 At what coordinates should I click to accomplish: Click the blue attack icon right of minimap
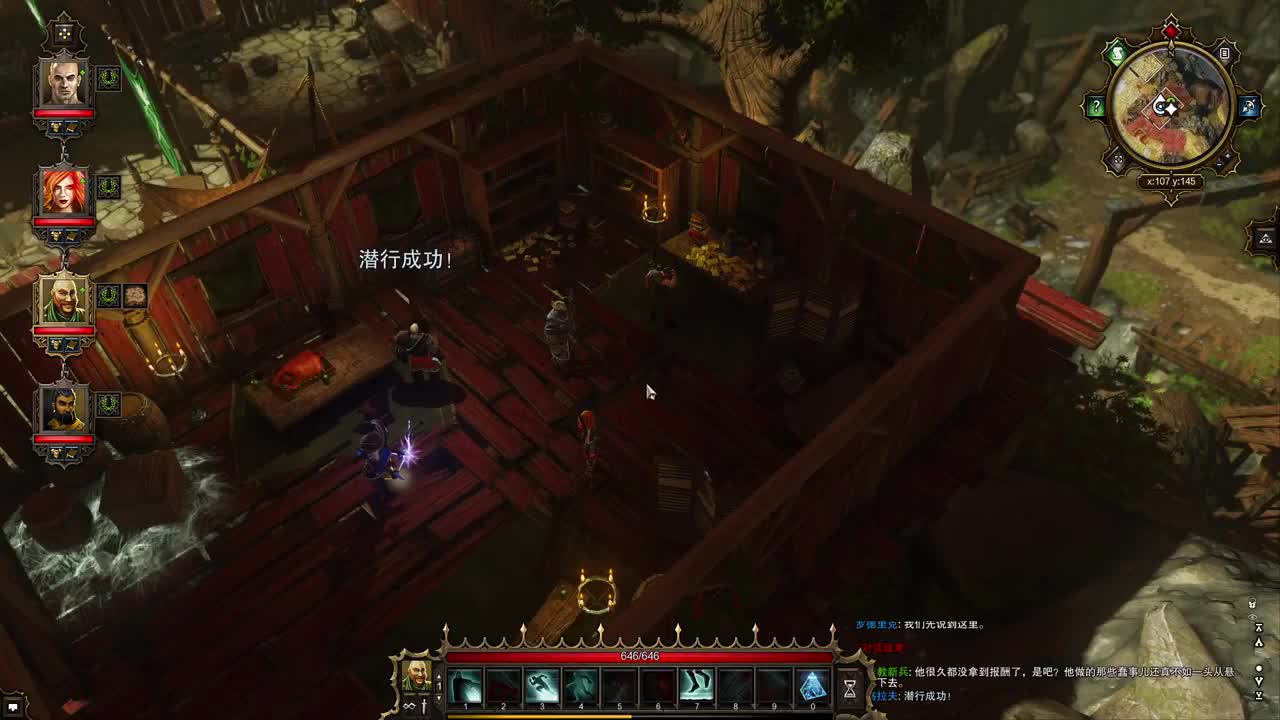1249,107
